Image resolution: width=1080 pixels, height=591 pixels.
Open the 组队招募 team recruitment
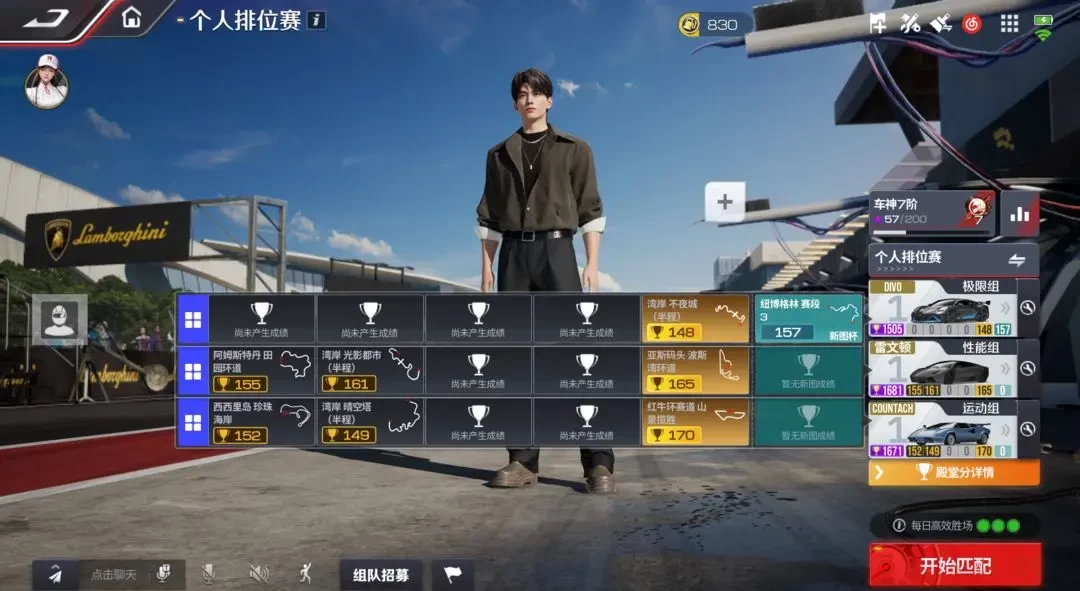coord(380,574)
